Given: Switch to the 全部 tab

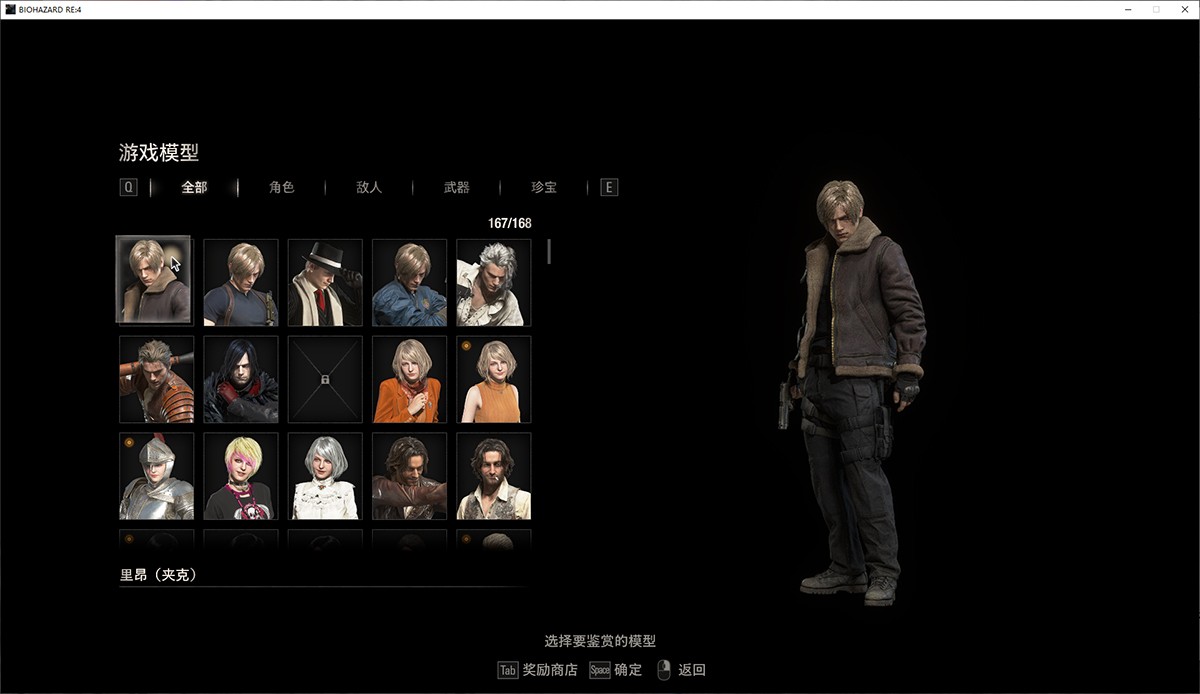Looking at the screenshot, I should tap(194, 187).
